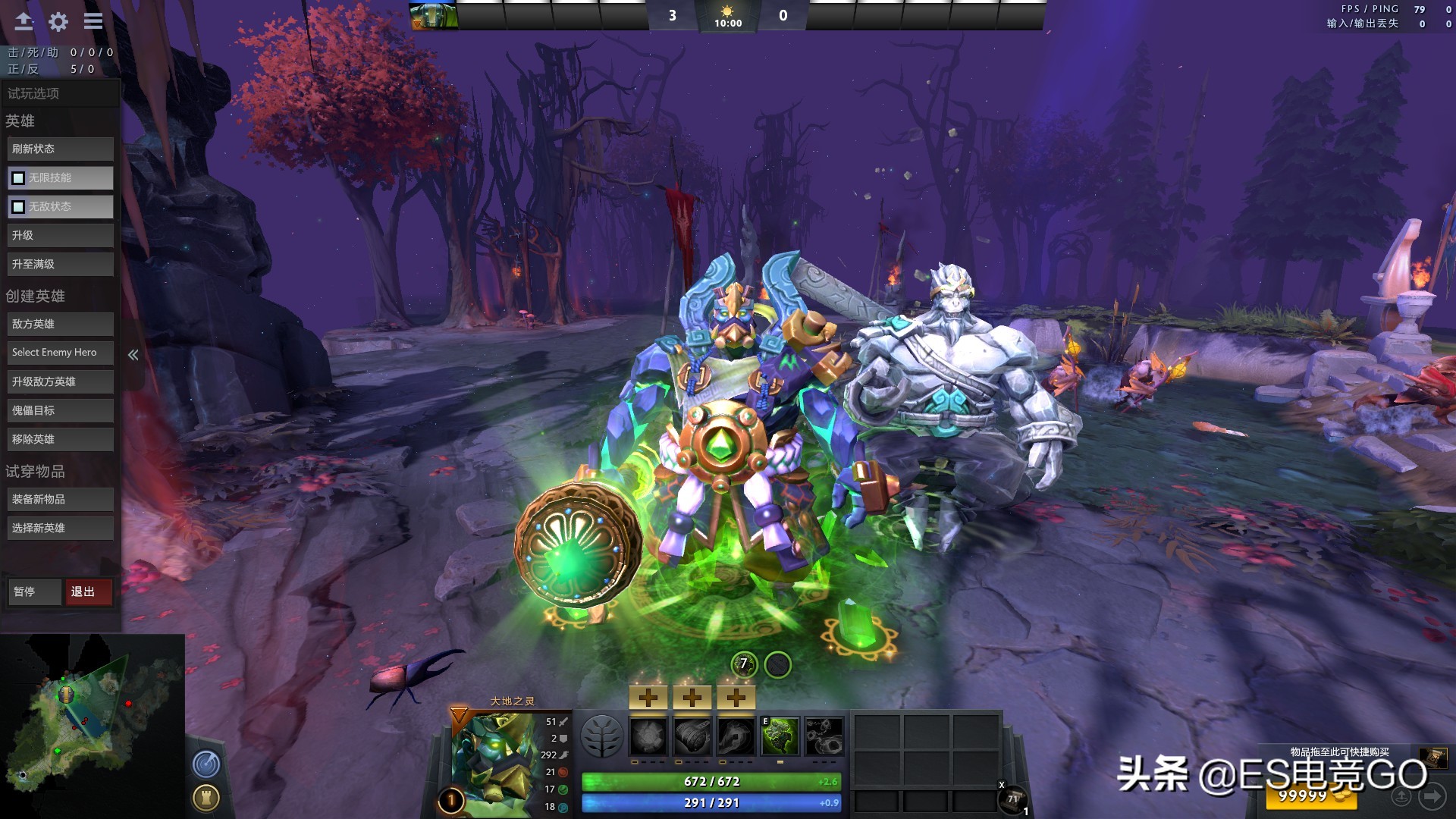
Task: Enable the 无敌状态 checkbox
Action: (17, 206)
